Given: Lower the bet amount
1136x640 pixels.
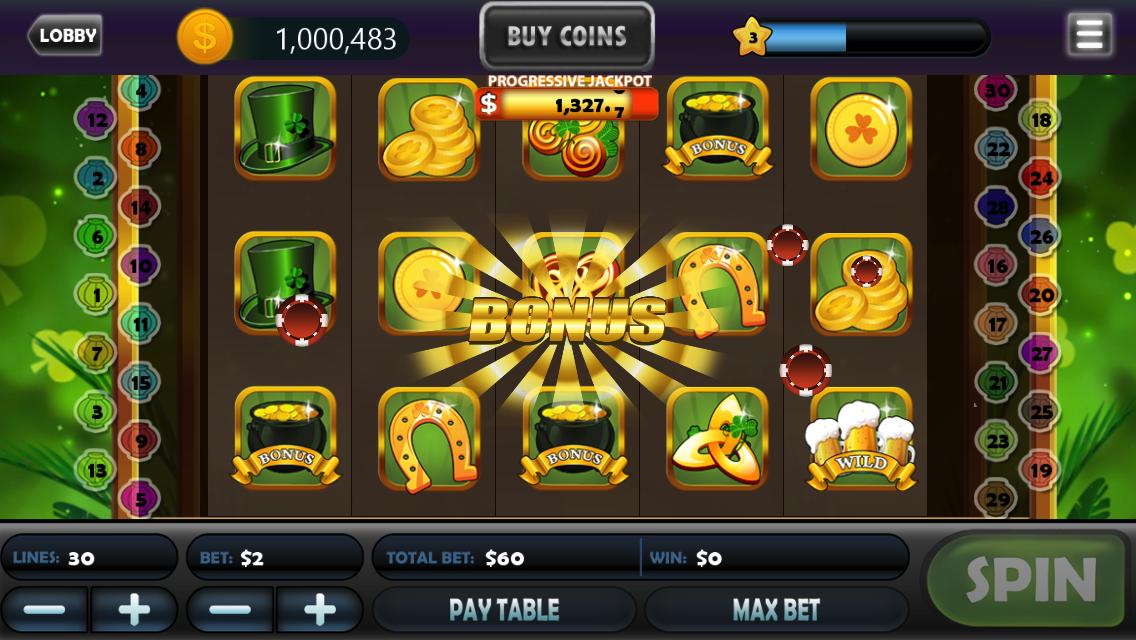Looking at the screenshot, I should pos(230,609).
